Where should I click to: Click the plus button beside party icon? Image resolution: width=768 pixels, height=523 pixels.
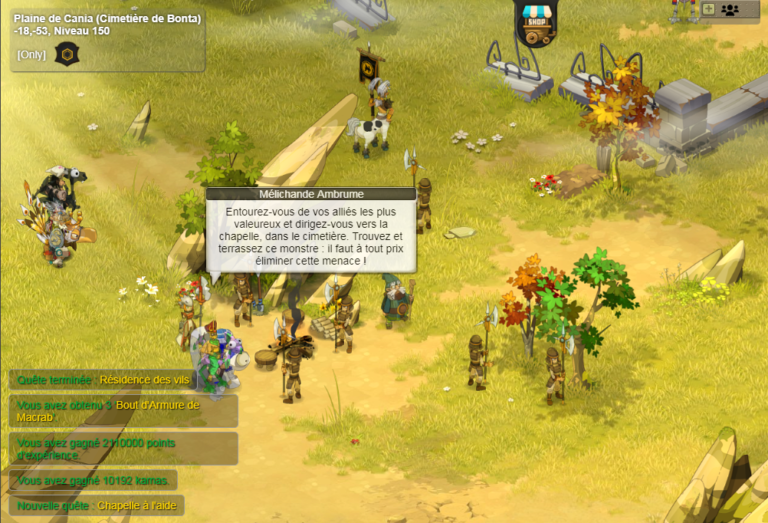[709, 9]
